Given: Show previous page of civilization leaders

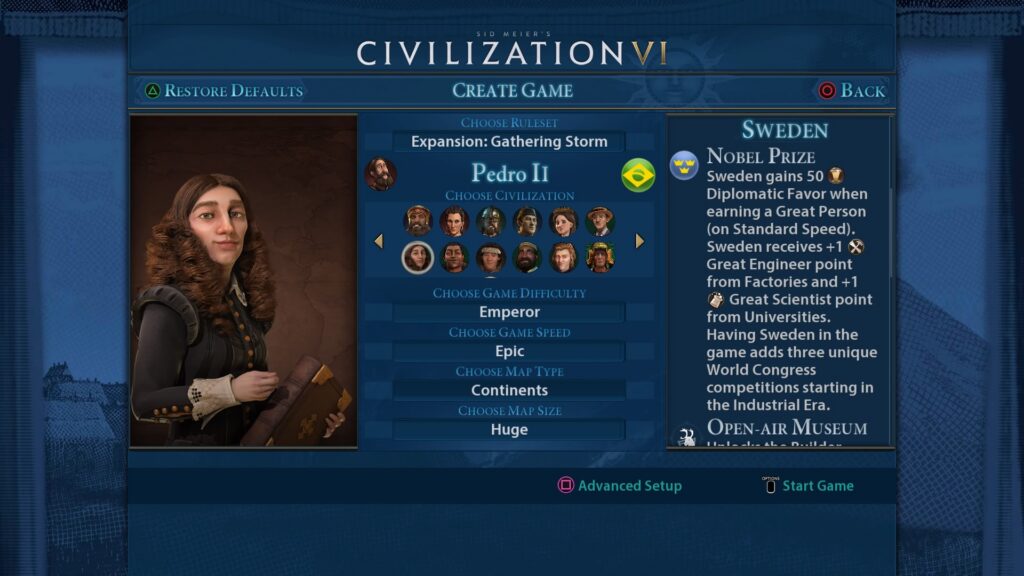Looking at the screenshot, I should (x=378, y=241).
